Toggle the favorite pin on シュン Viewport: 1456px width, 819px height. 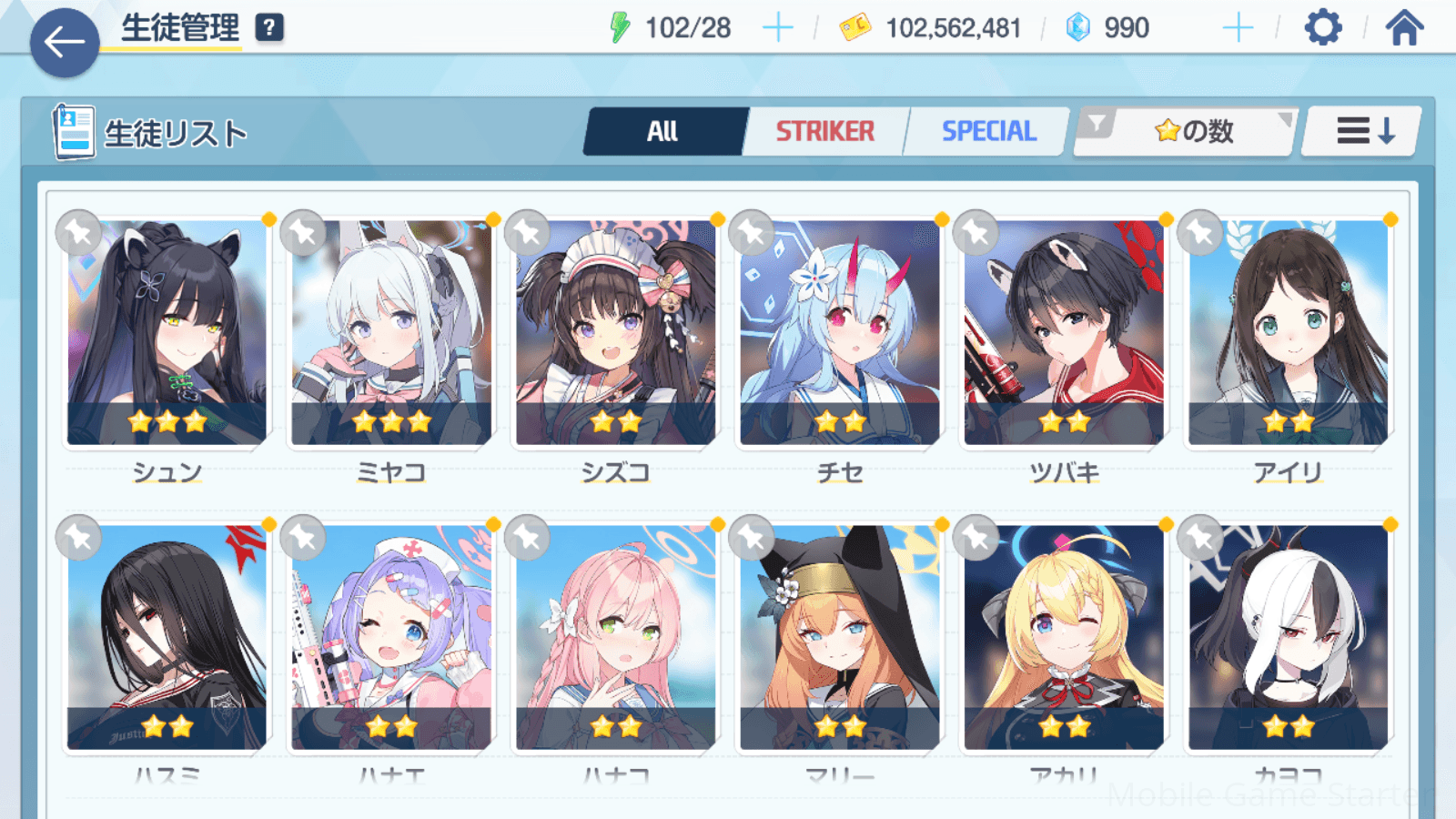click(x=79, y=233)
